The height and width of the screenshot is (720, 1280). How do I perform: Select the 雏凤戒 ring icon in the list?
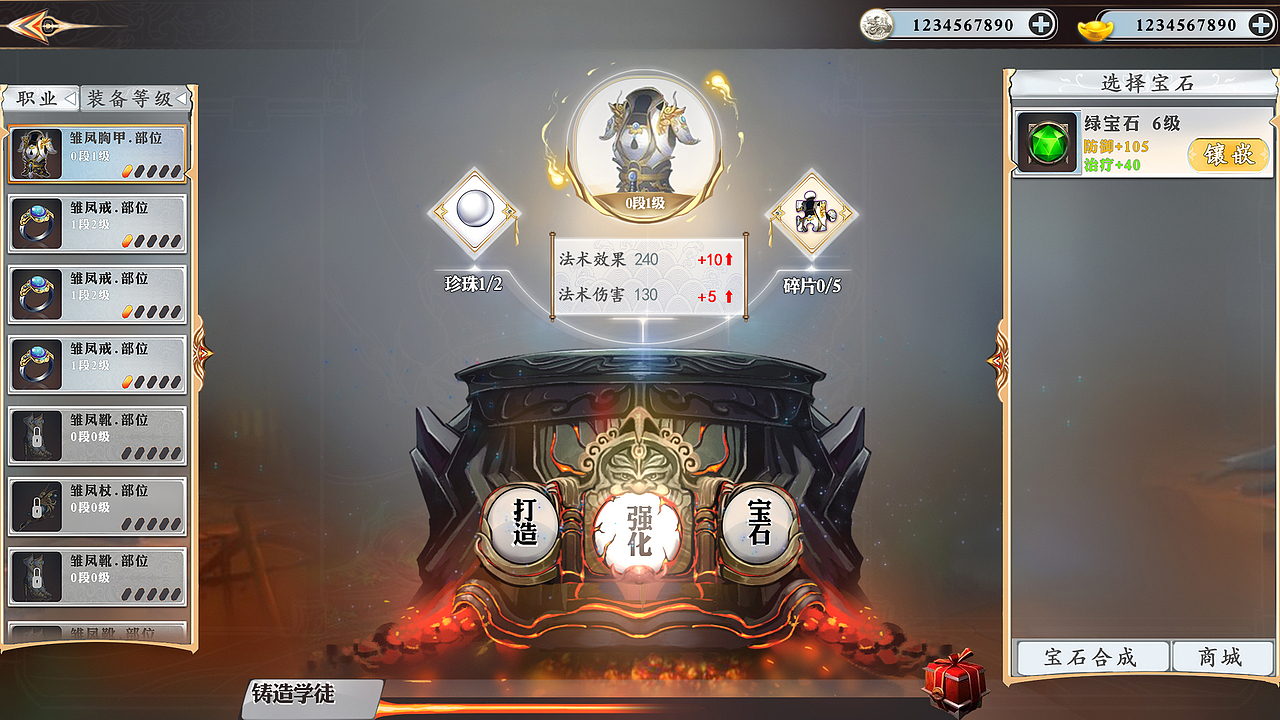click(35, 223)
